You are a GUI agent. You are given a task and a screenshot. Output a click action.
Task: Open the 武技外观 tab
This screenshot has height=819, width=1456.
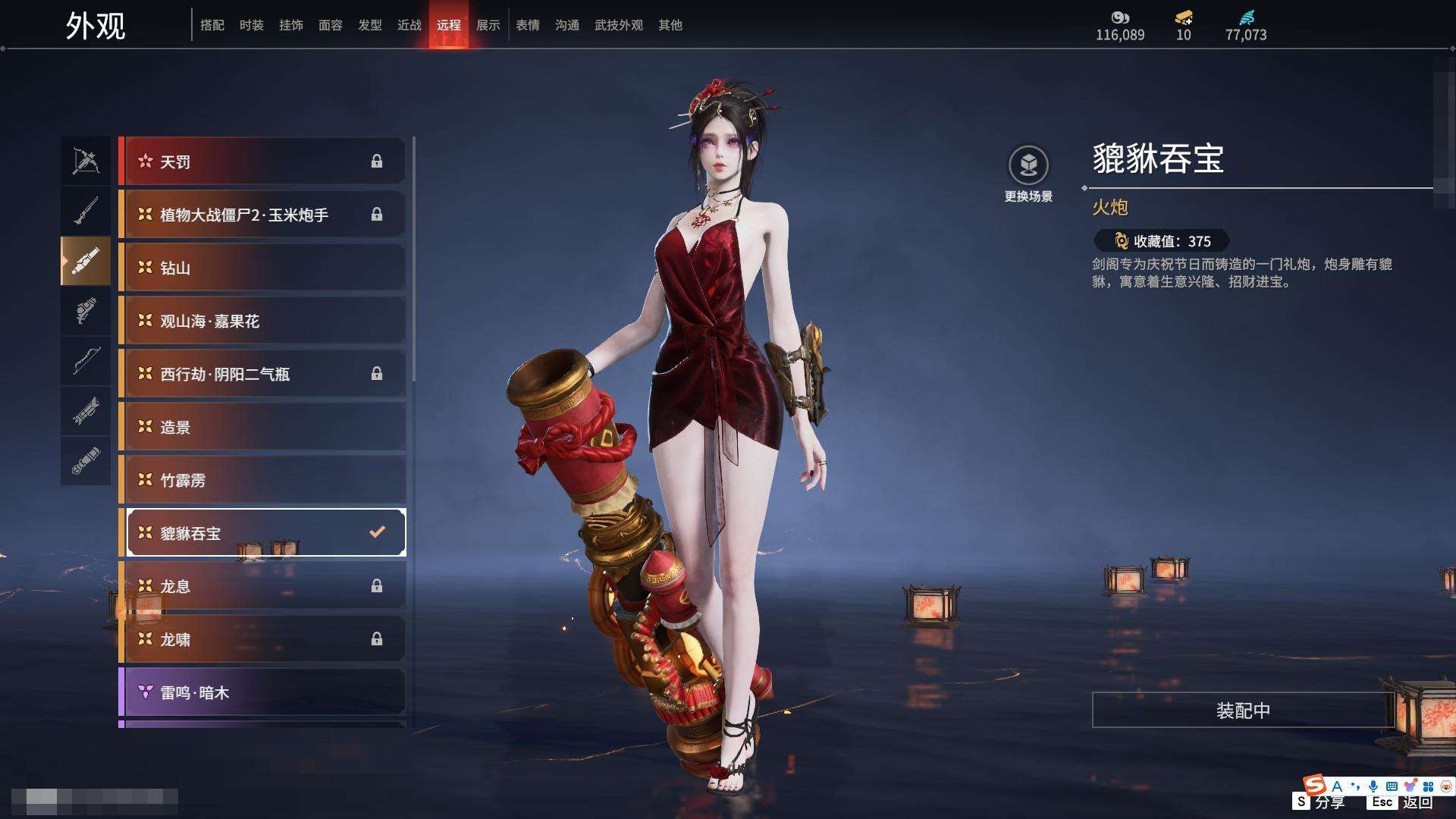(x=618, y=25)
